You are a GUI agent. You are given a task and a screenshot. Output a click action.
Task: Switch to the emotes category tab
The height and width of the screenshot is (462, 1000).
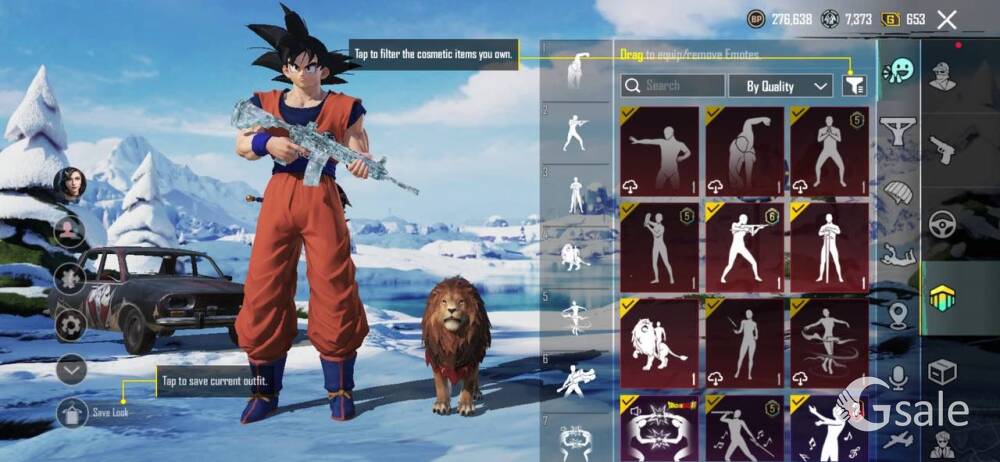pyautogui.click(x=899, y=70)
